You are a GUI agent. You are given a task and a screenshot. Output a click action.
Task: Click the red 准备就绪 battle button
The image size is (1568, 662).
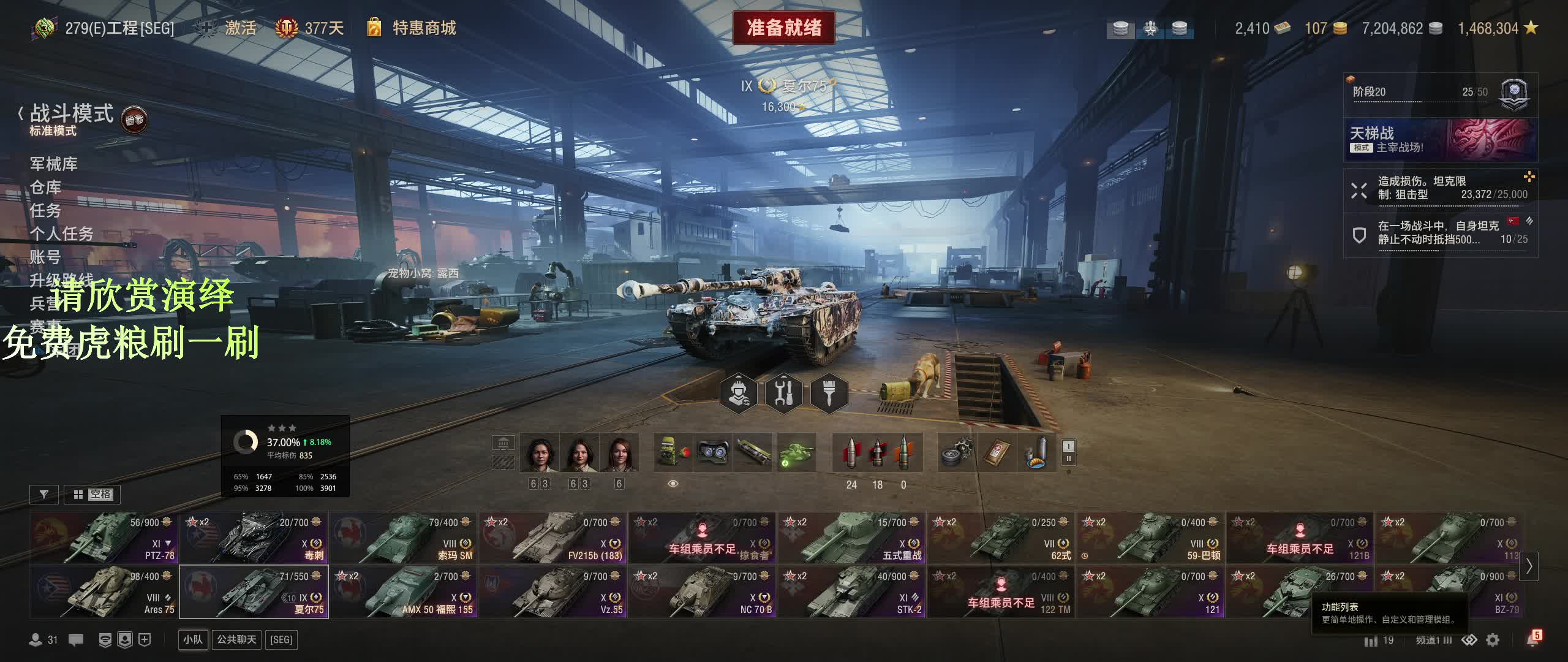point(783,28)
